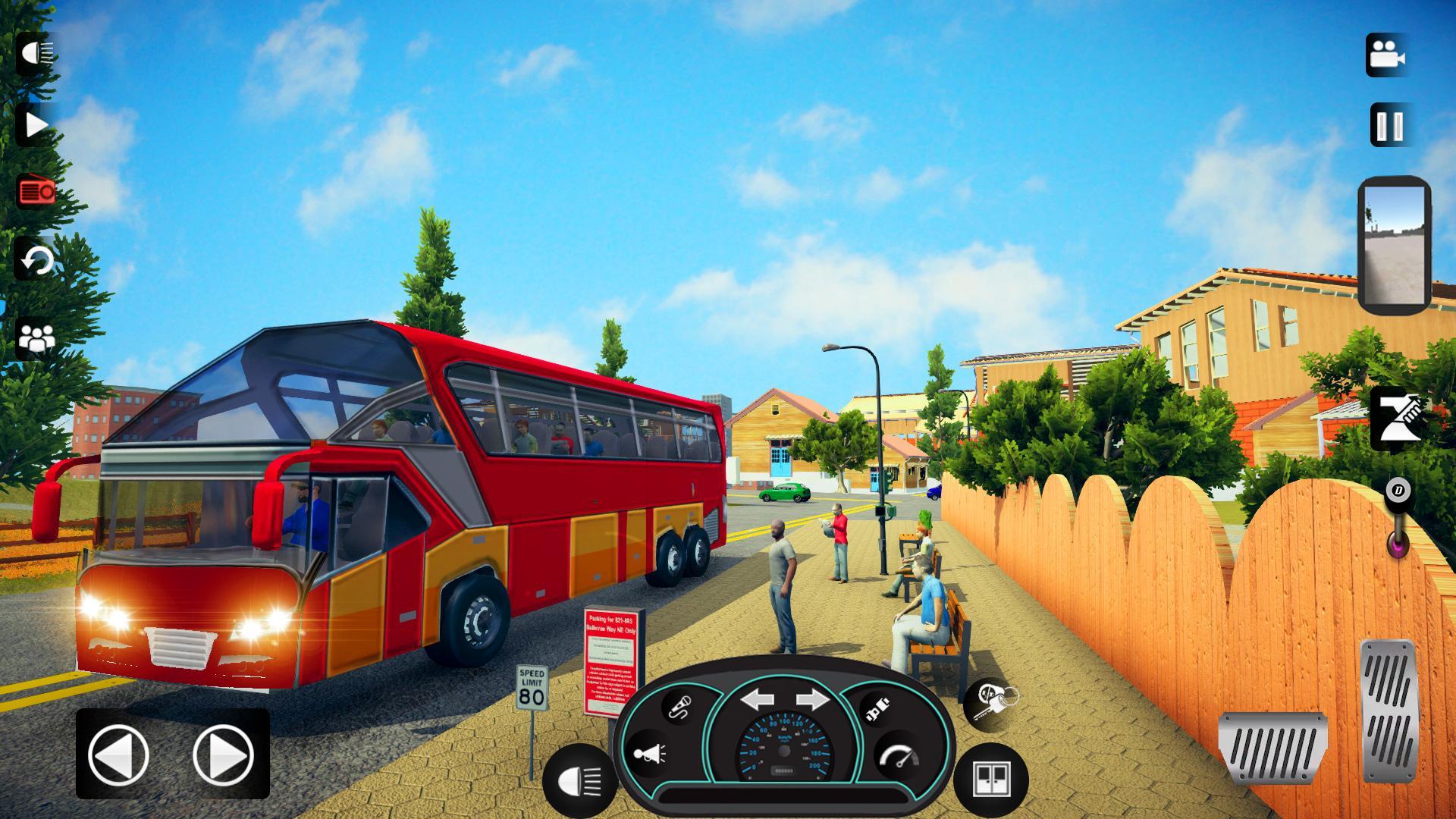
Task: Click the white play arrow icon
Action: [35, 125]
